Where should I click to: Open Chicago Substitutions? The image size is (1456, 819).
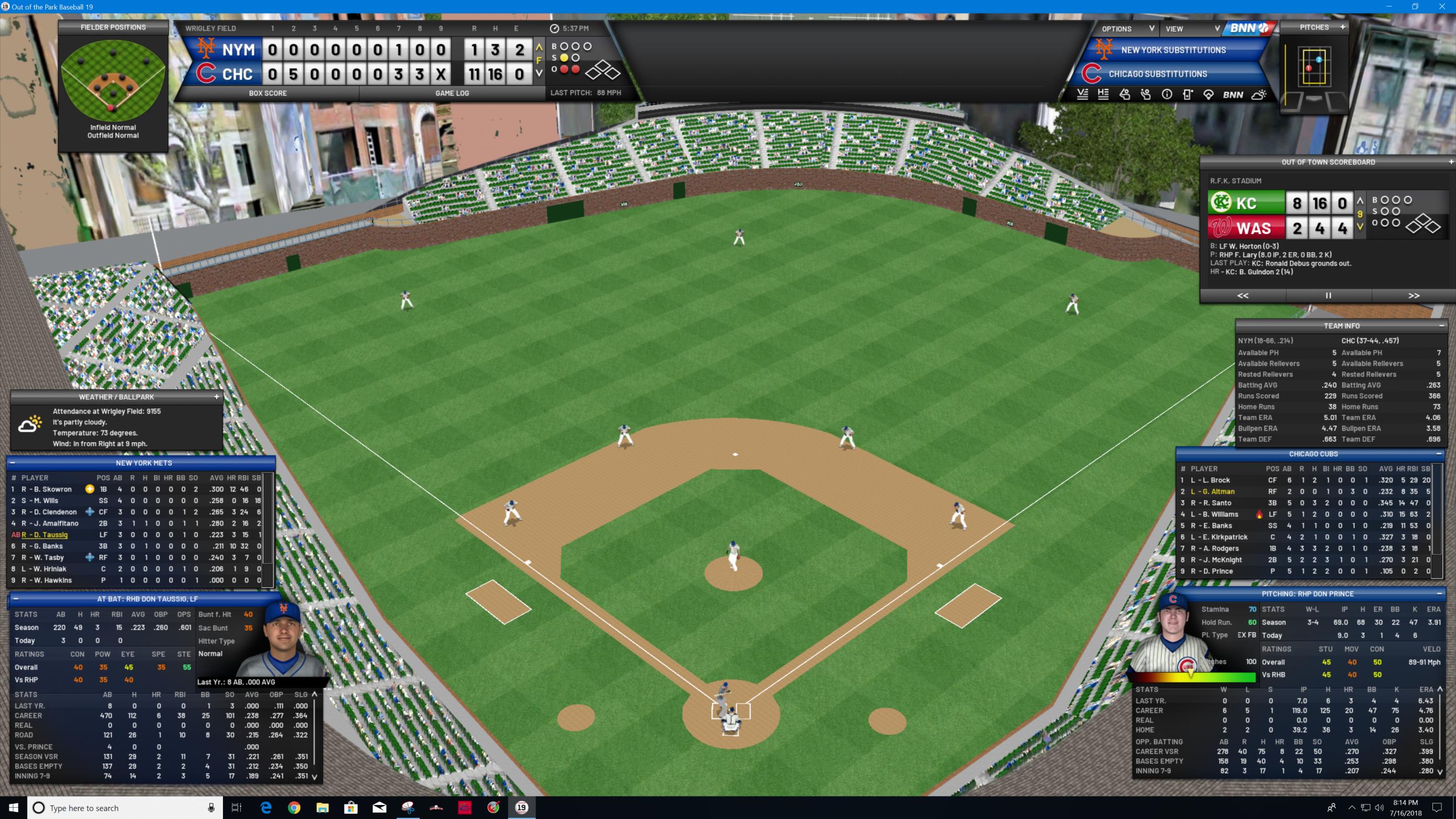click(1157, 74)
